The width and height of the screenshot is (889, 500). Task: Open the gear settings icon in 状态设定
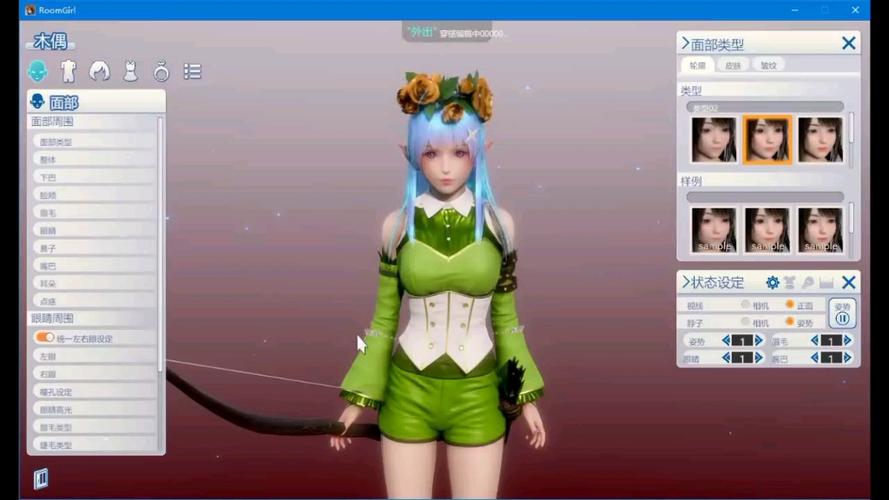click(772, 283)
